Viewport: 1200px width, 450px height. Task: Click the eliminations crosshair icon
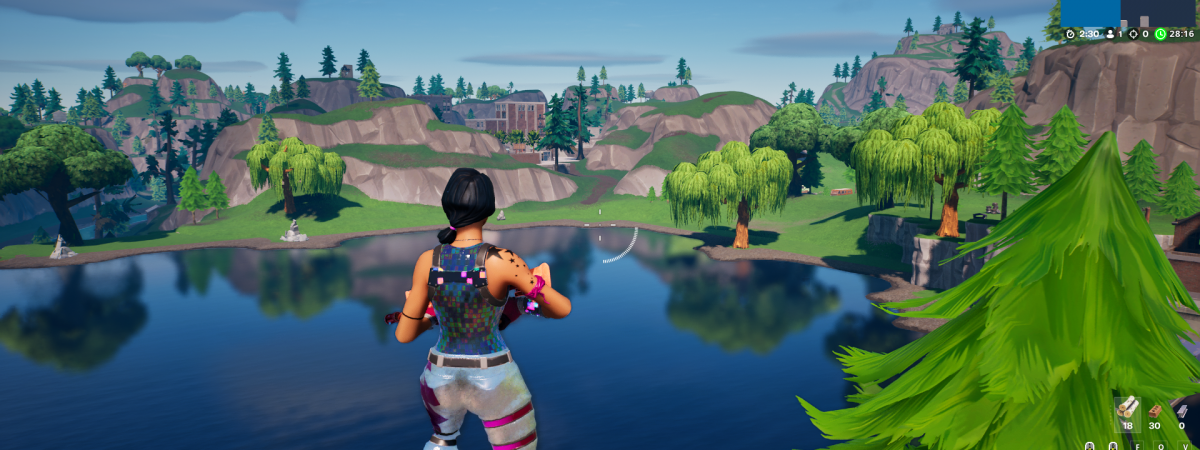tap(1133, 34)
